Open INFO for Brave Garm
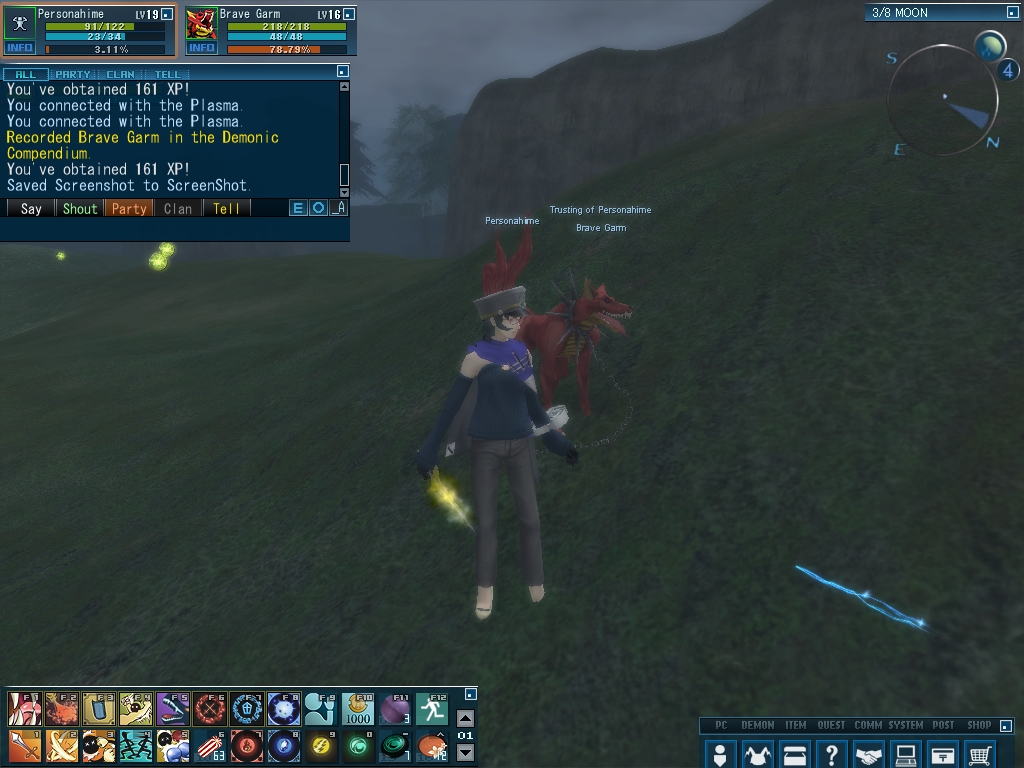This screenshot has height=768, width=1024. pyautogui.click(x=201, y=48)
